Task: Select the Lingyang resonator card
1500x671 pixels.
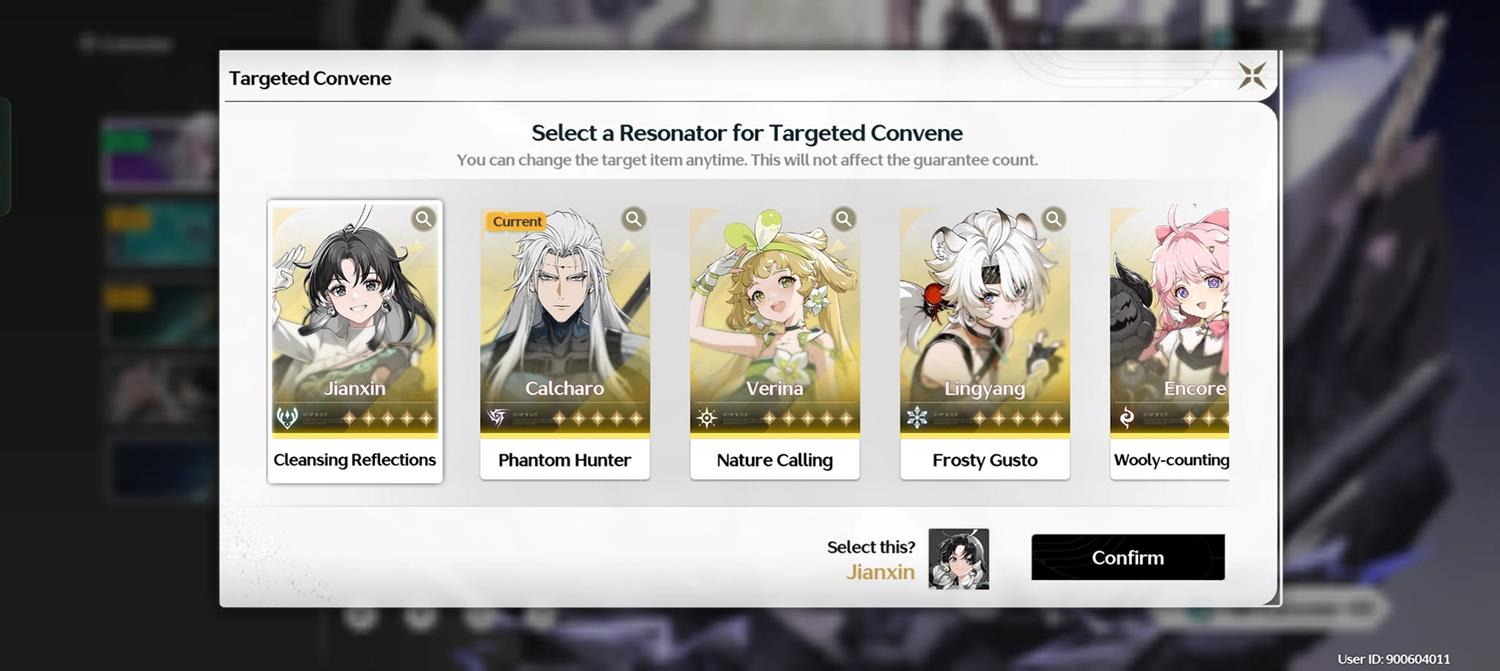Action: 984,330
